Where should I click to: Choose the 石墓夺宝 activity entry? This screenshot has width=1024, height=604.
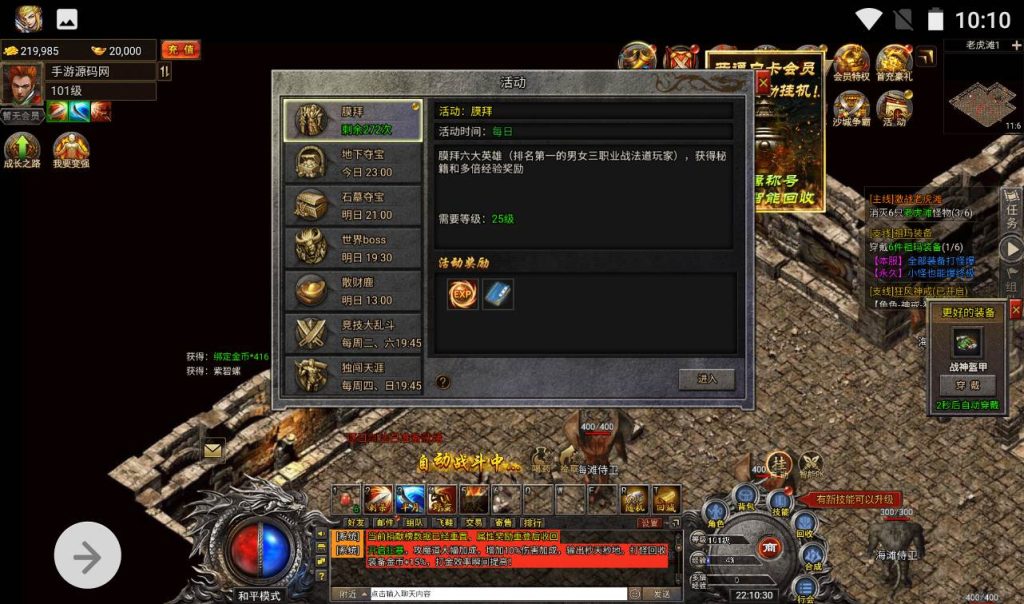(353, 205)
